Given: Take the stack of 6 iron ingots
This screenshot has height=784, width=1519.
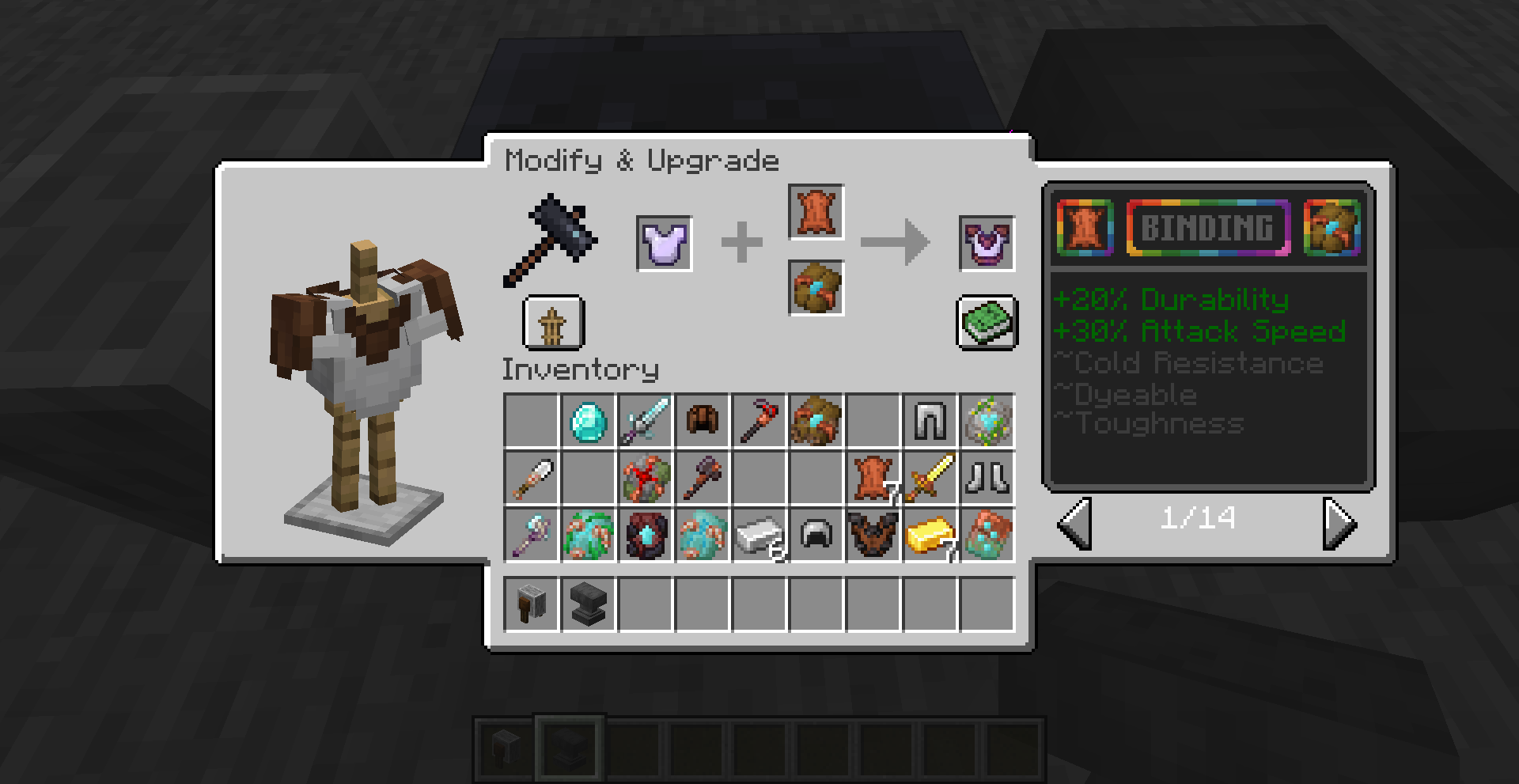Looking at the screenshot, I should click(759, 536).
